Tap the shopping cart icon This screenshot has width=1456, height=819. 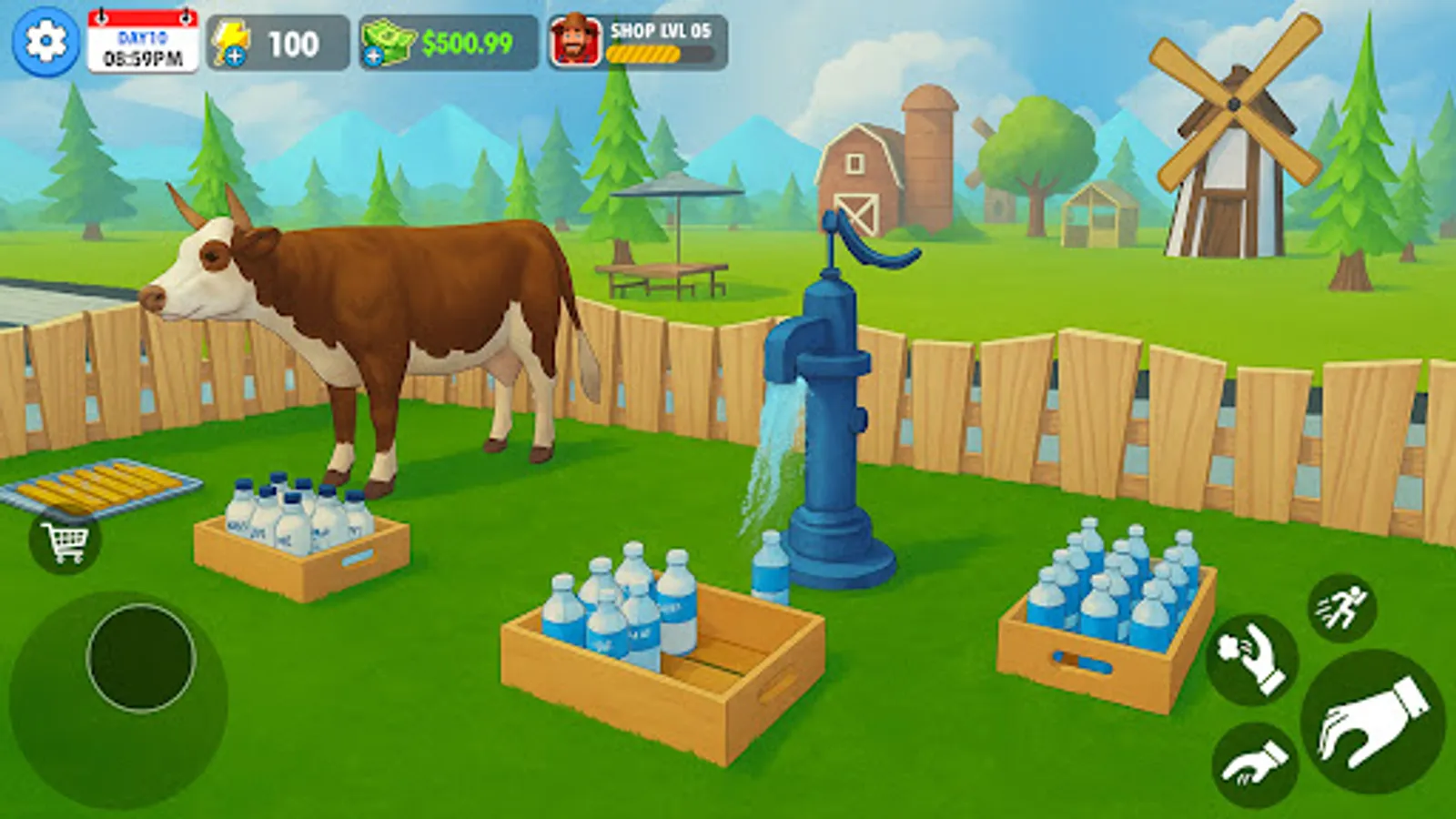click(x=64, y=542)
